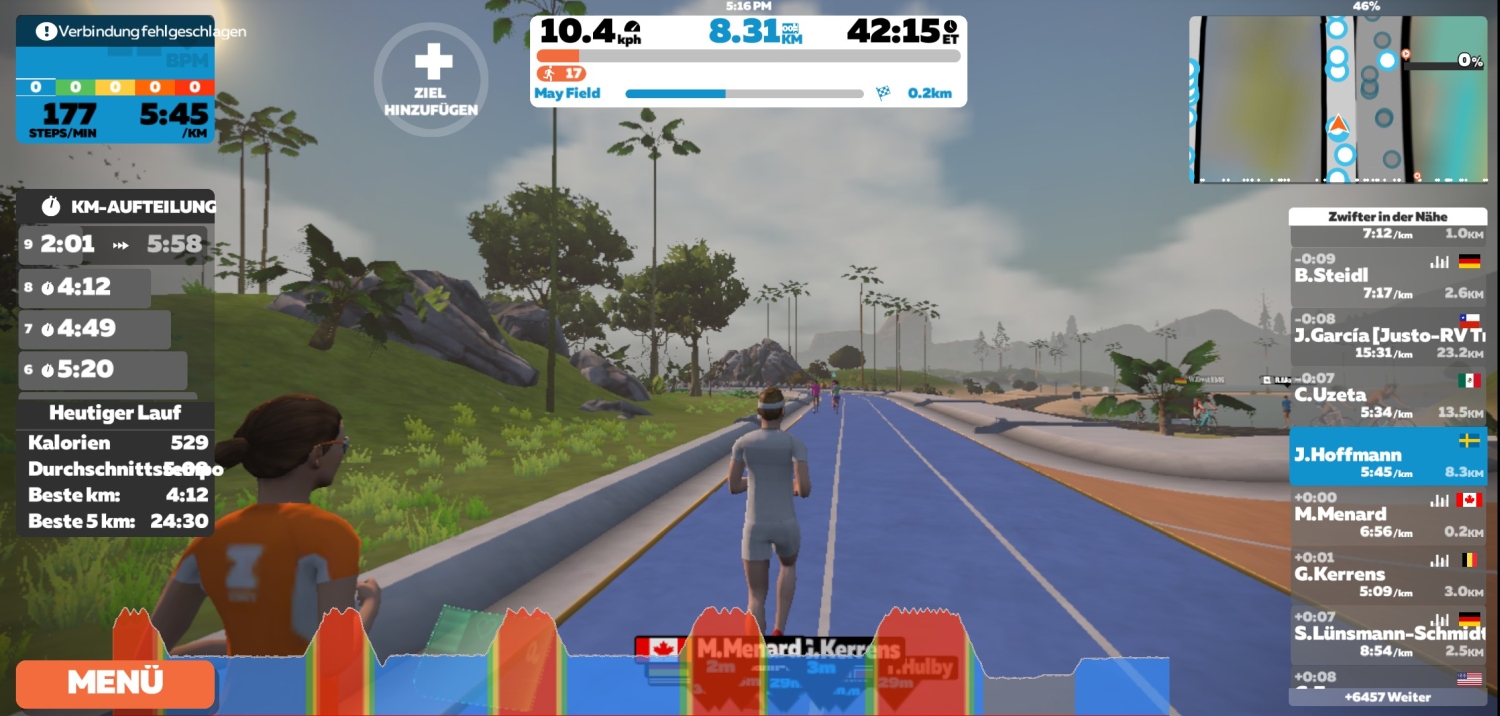Viewport: 1500px width, 716px height.
Task: Select B.Steidl in nearby Zwifter list
Action: [1387, 276]
